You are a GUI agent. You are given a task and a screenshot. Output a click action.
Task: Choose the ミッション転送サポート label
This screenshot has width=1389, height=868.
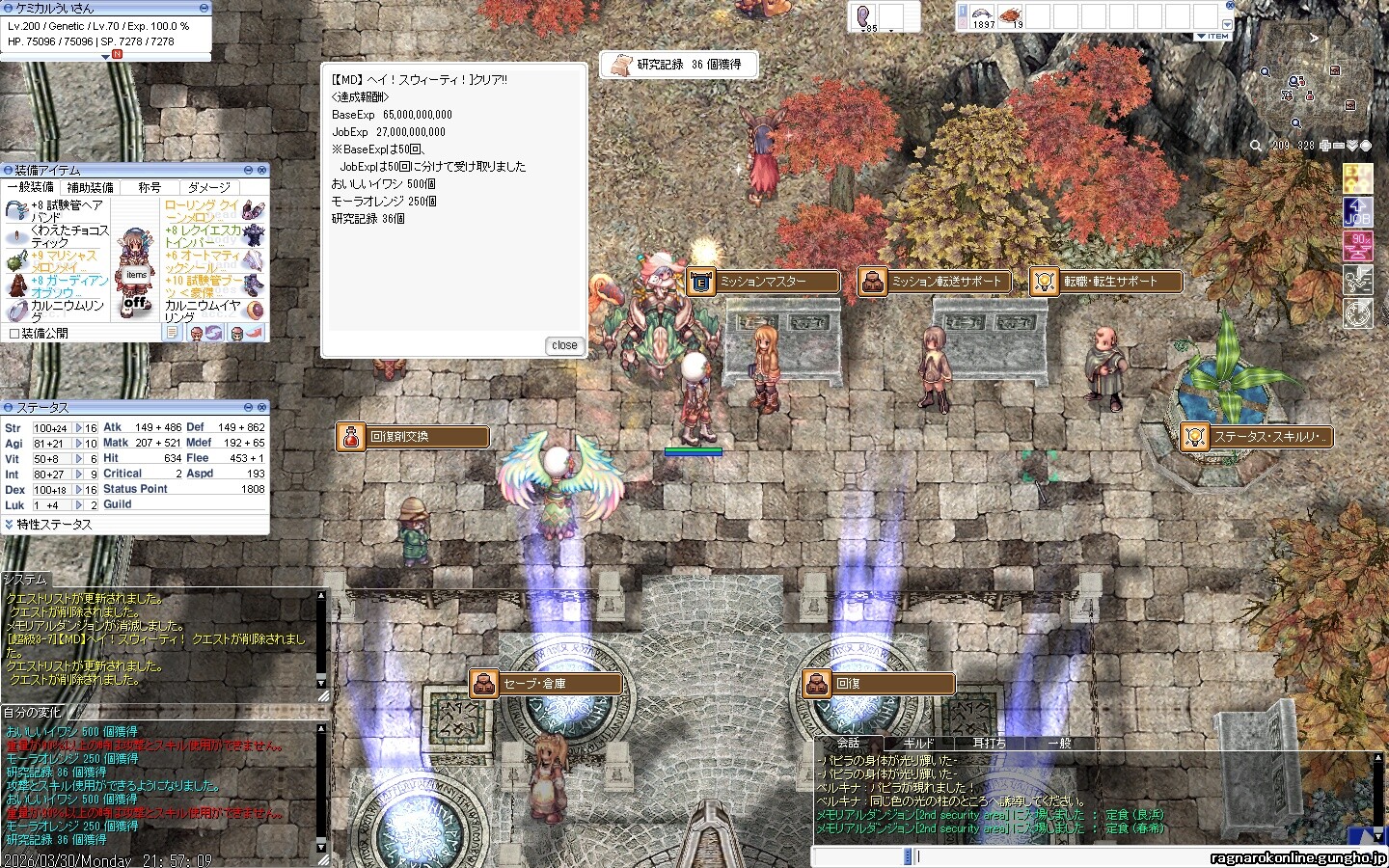pyautogui.click(x=935, y=282)
